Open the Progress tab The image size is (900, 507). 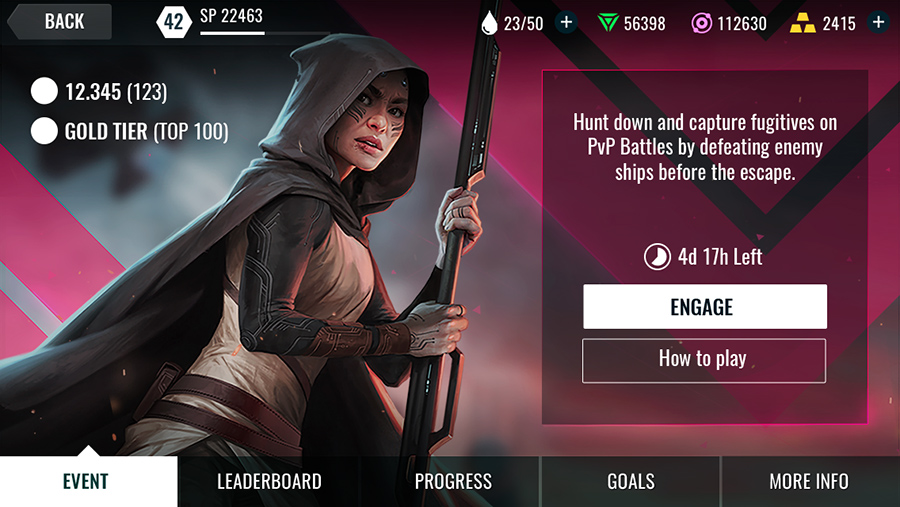pos(453,481)
